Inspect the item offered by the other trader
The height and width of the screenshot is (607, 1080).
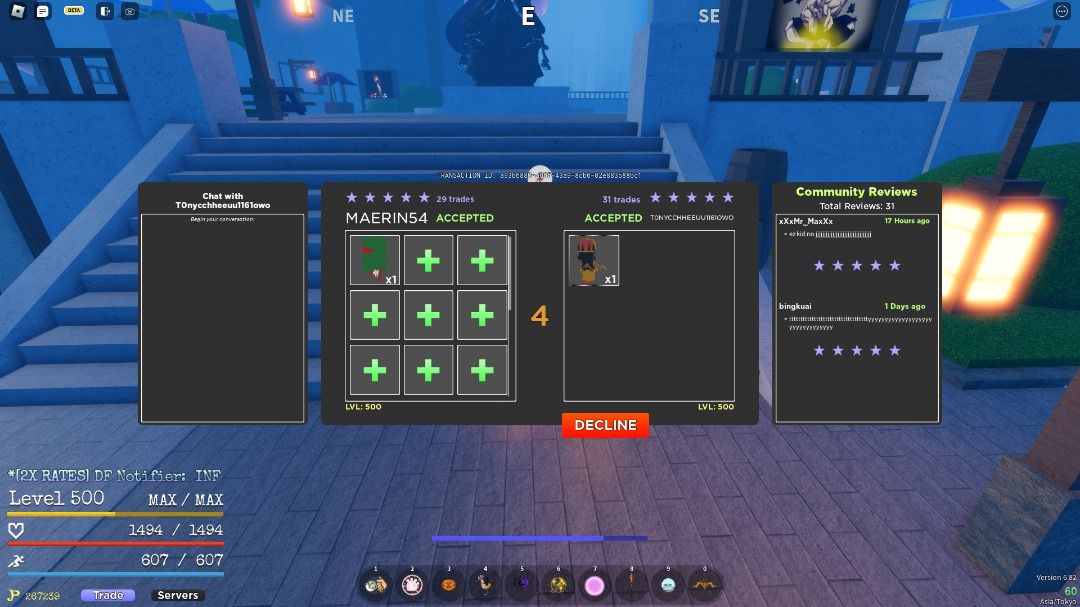click(594, 261)
